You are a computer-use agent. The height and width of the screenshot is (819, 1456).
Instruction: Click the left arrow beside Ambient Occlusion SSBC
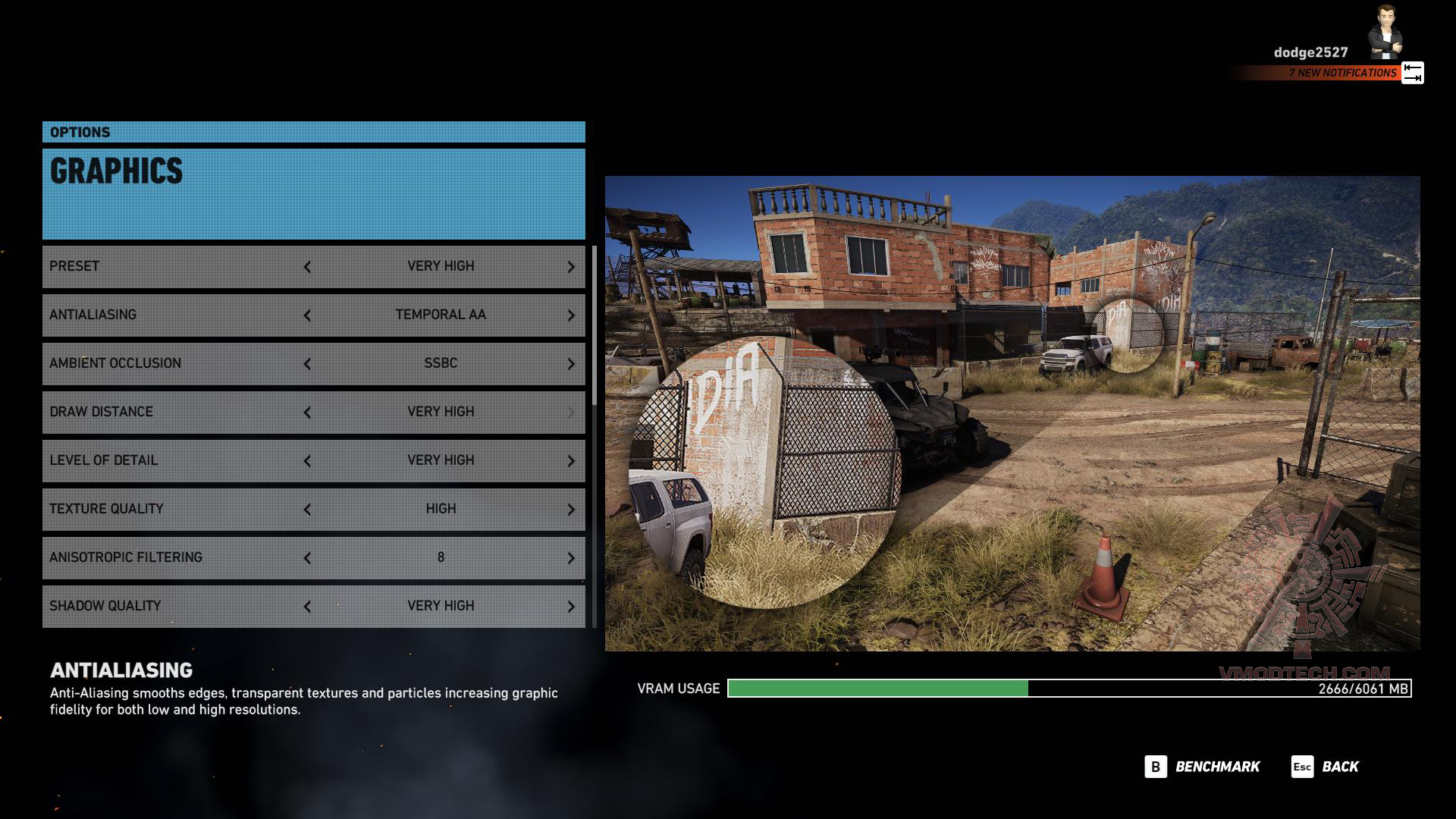307,364
